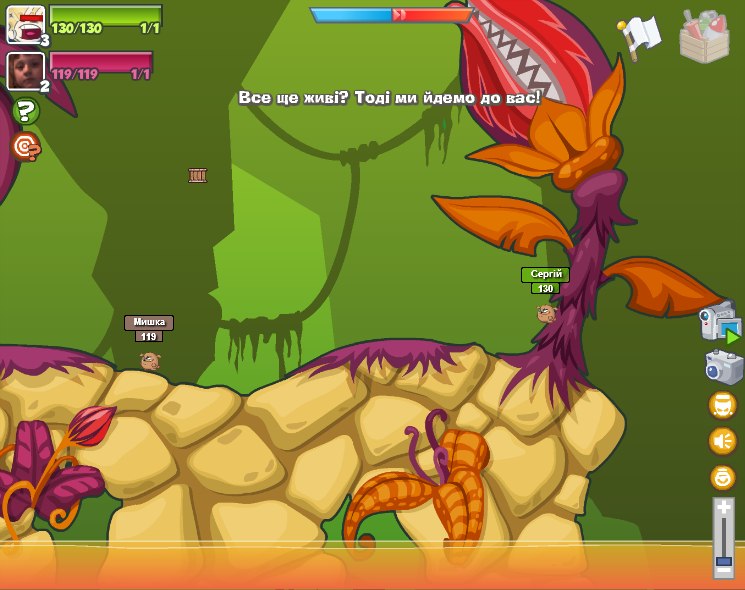Select the second player's photo avatar

(x=24, y=70)
